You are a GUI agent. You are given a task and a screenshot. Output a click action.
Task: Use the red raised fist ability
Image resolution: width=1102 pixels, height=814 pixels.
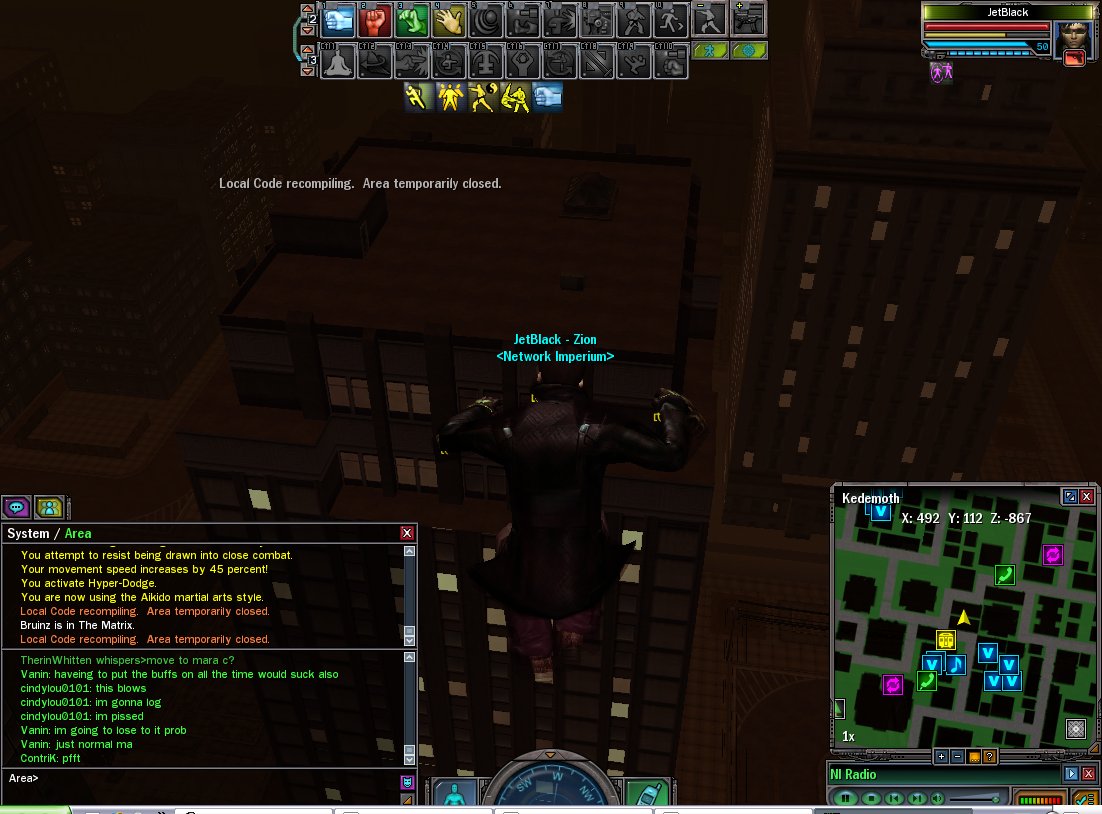pos(377,21)
